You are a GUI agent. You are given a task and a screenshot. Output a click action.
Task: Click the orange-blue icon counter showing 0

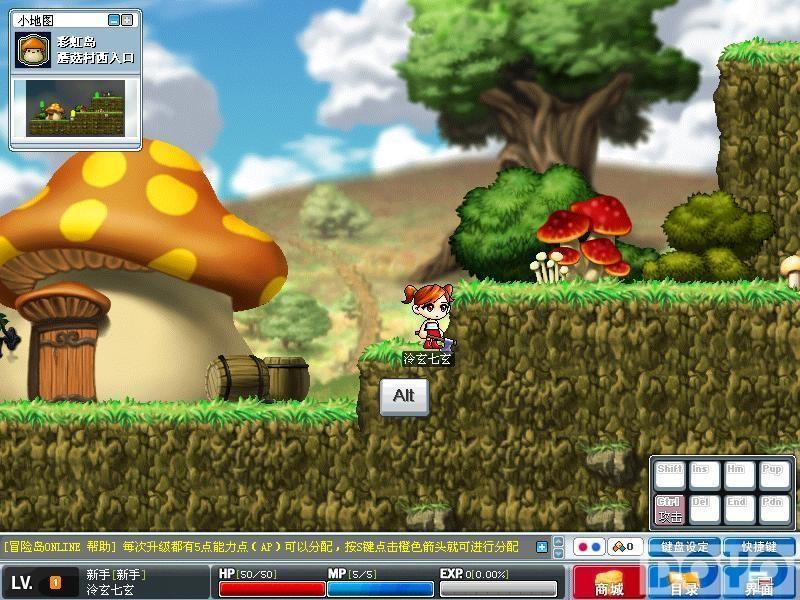click(x=626, y=547)
